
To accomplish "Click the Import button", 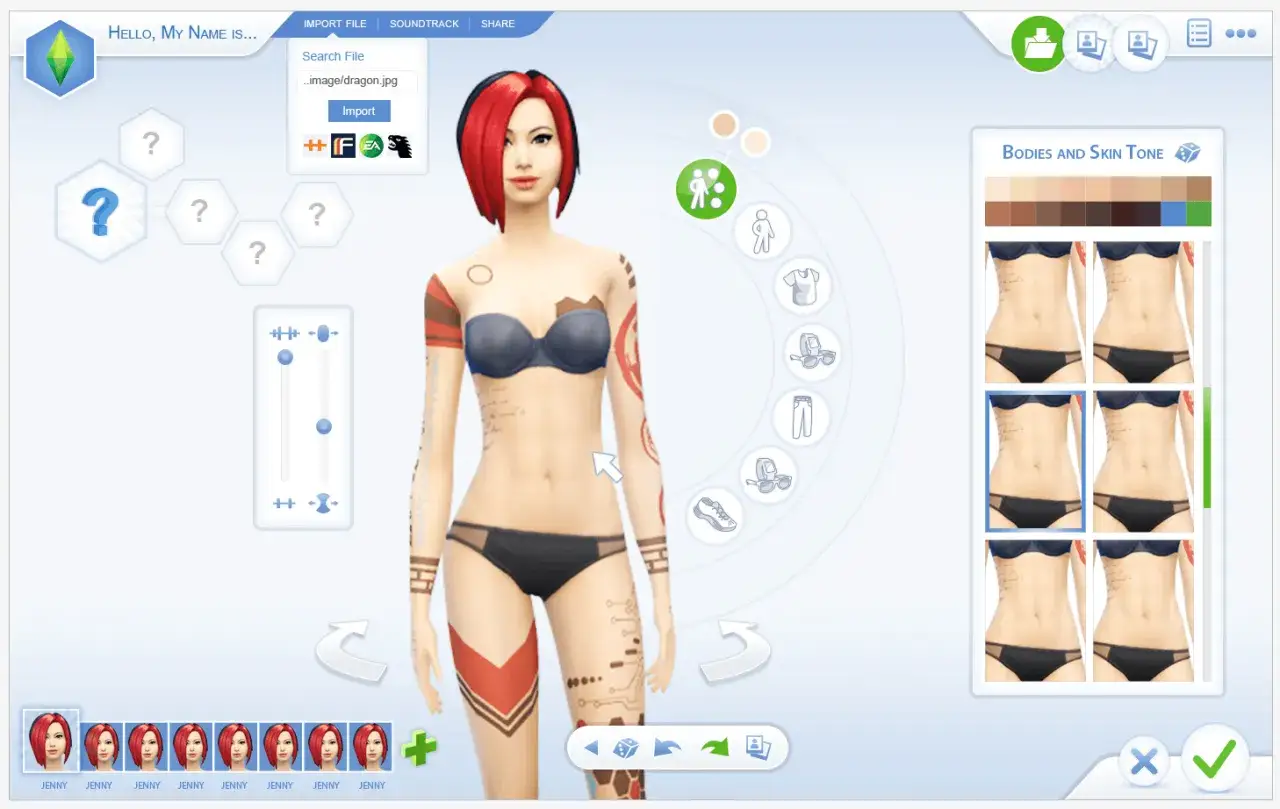I will click(358, 110).
